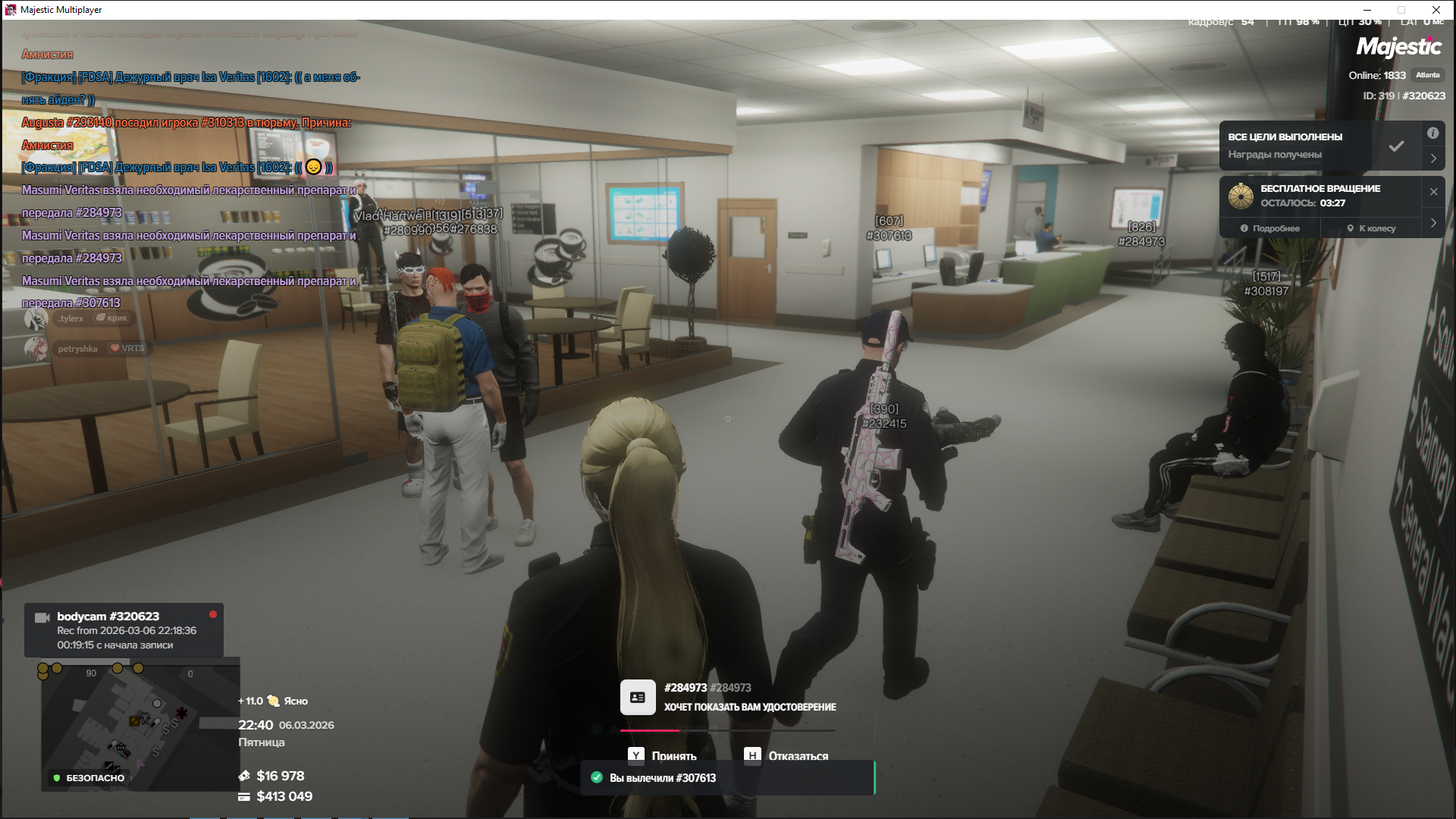Click the healed player notification

coord(727,778)
